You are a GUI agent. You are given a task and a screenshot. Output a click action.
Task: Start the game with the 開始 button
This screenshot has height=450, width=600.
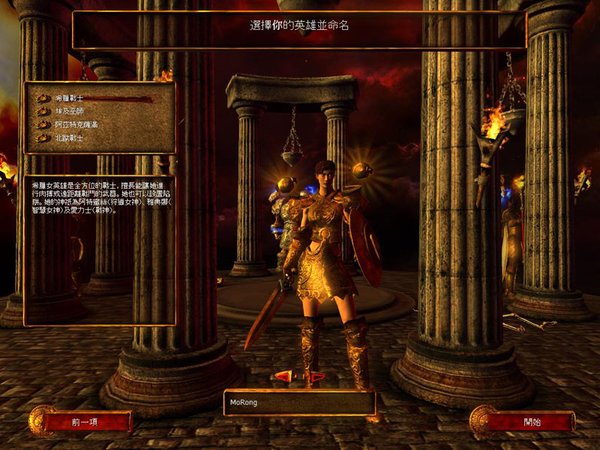click(530, 421)
